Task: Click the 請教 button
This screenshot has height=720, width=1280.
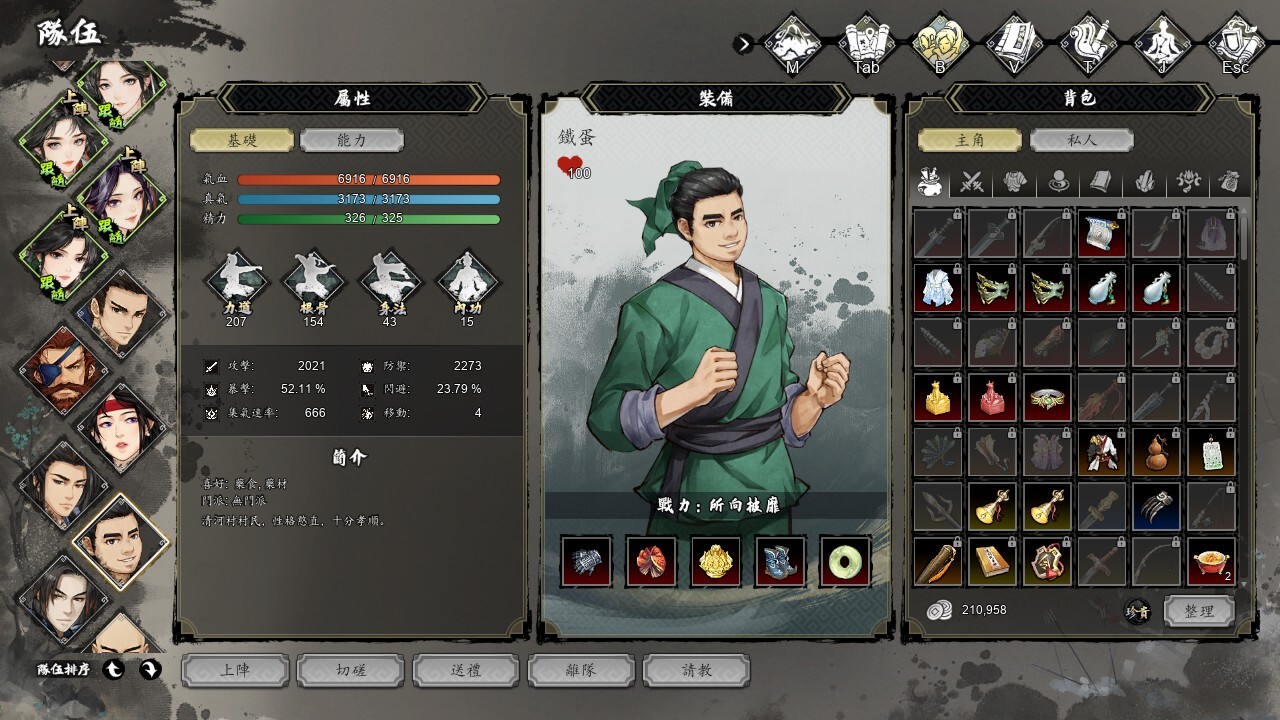Action: 696,670
